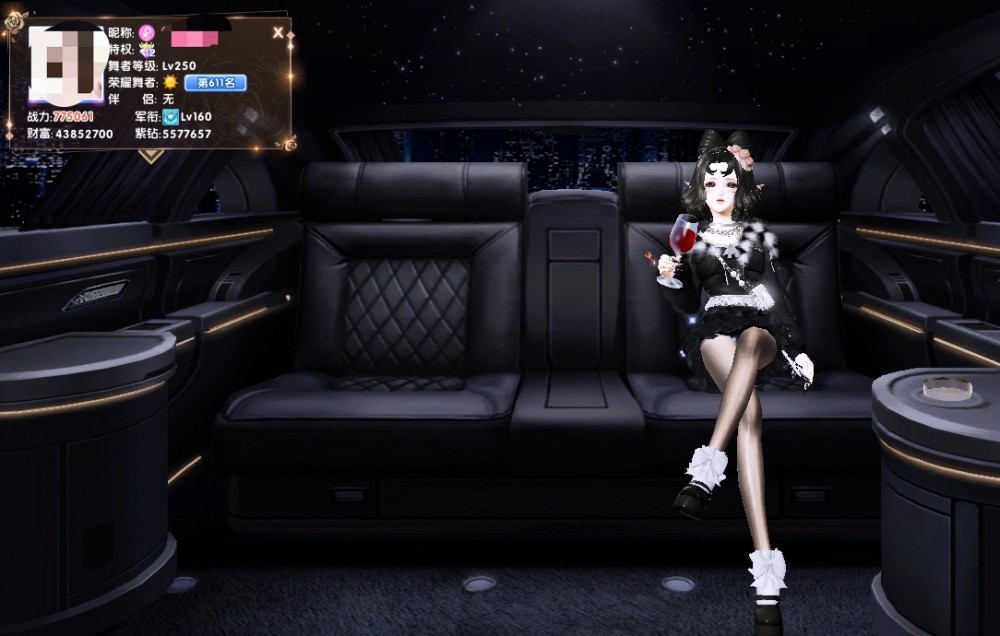Close the player profile panel
Screen dimensions: 1000x636
click(x=278, y=32)
